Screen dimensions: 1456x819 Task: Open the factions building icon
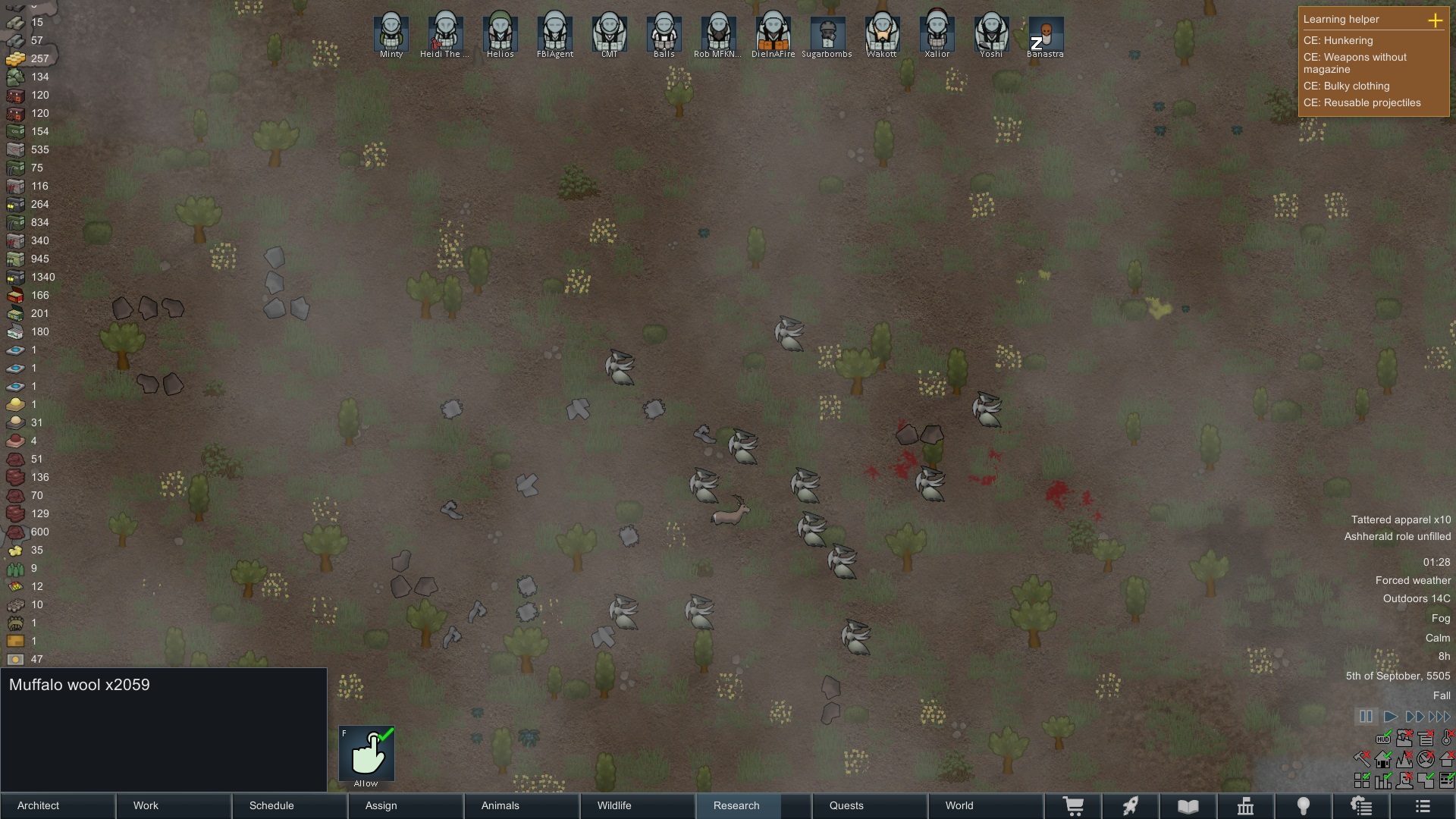point(1246,806)
